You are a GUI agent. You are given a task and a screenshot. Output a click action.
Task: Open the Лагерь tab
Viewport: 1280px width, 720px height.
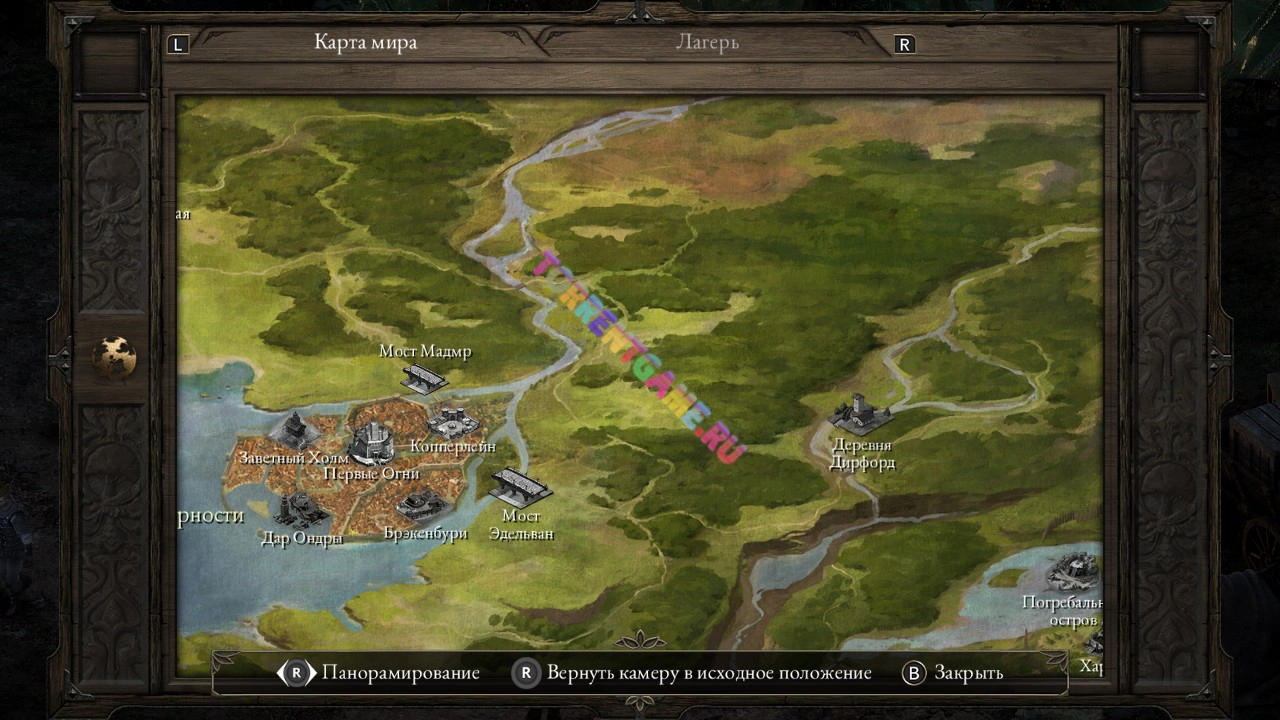[707, 42]
